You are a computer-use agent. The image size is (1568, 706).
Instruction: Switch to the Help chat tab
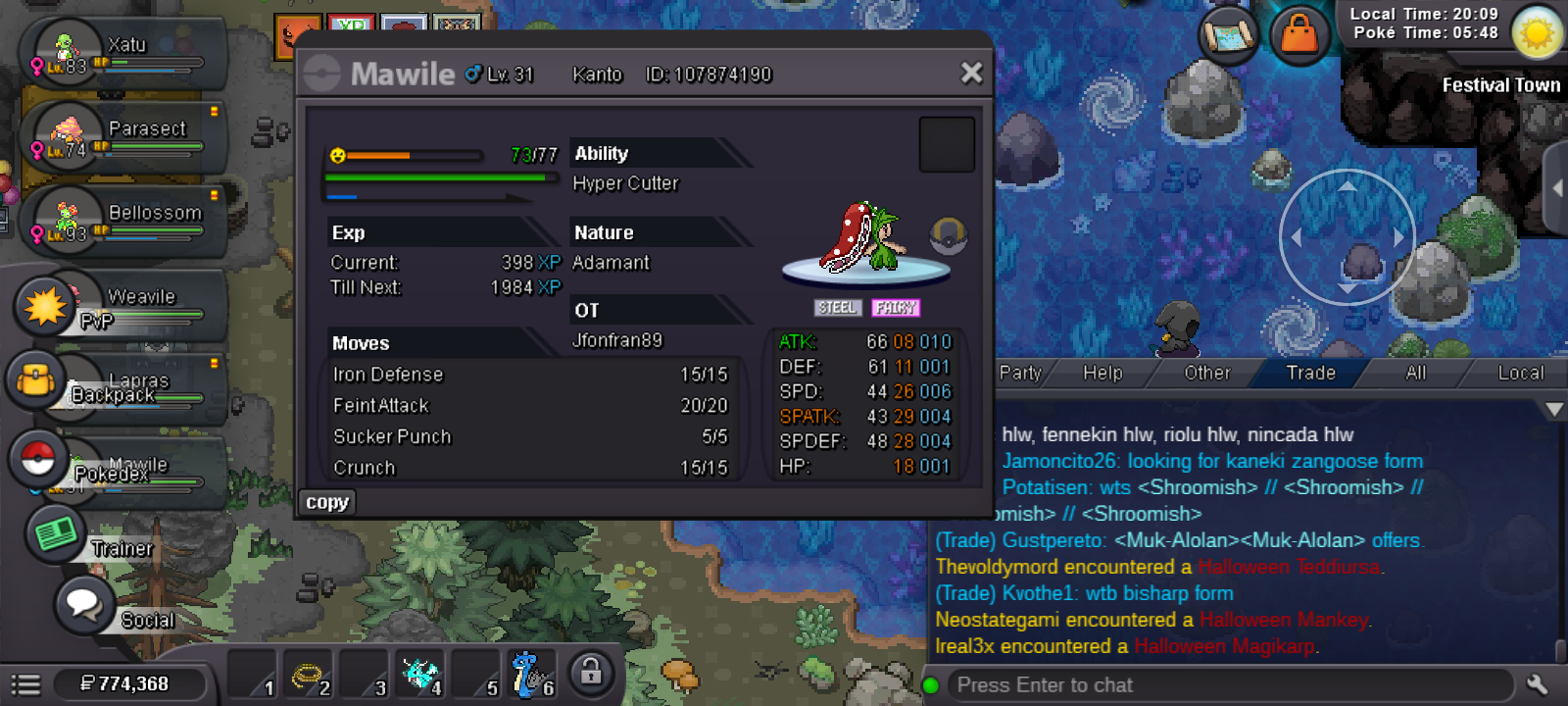pyautogui.click(x=1102, y=373)
